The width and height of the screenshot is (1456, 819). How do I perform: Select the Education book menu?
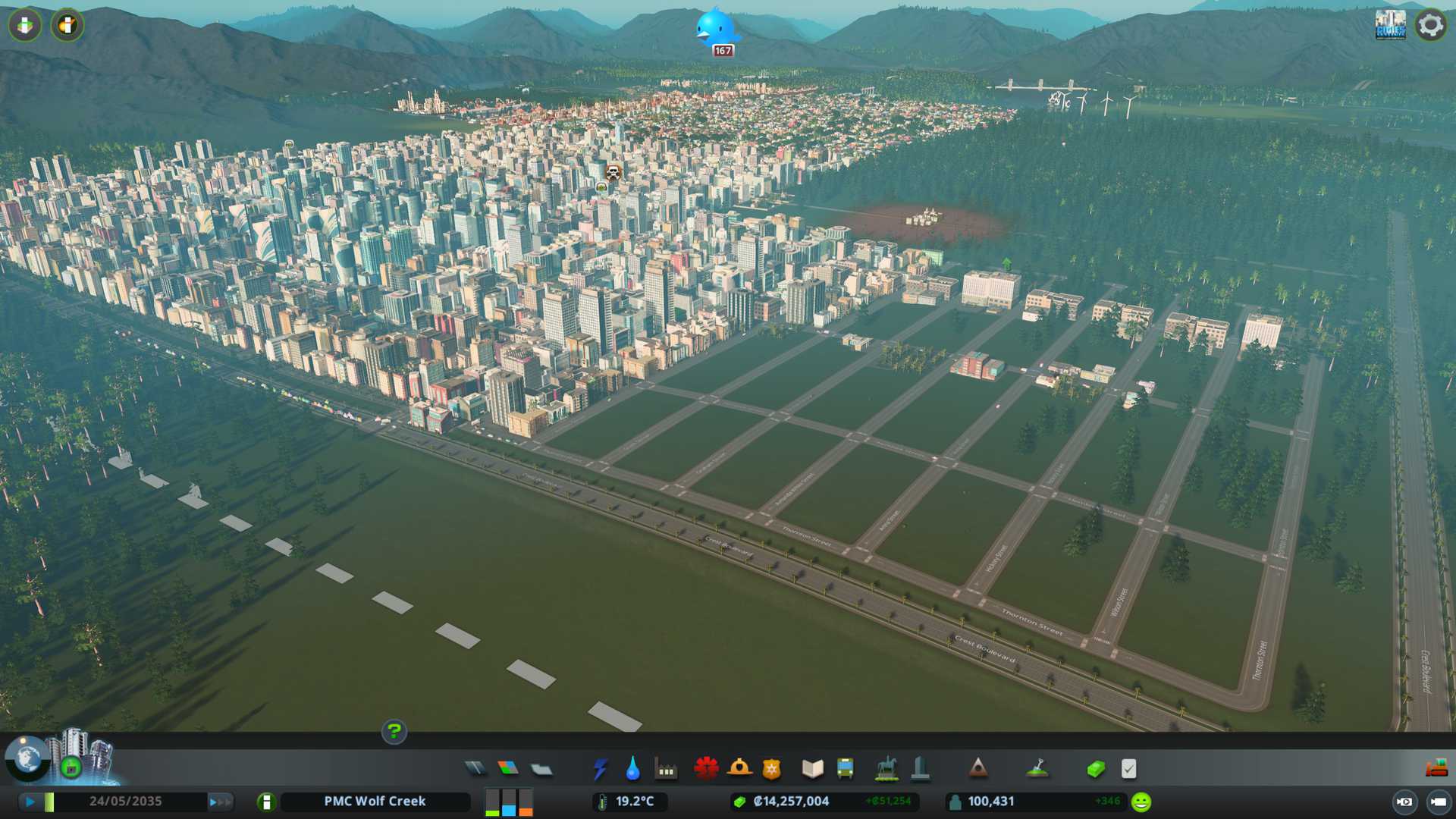812,769
